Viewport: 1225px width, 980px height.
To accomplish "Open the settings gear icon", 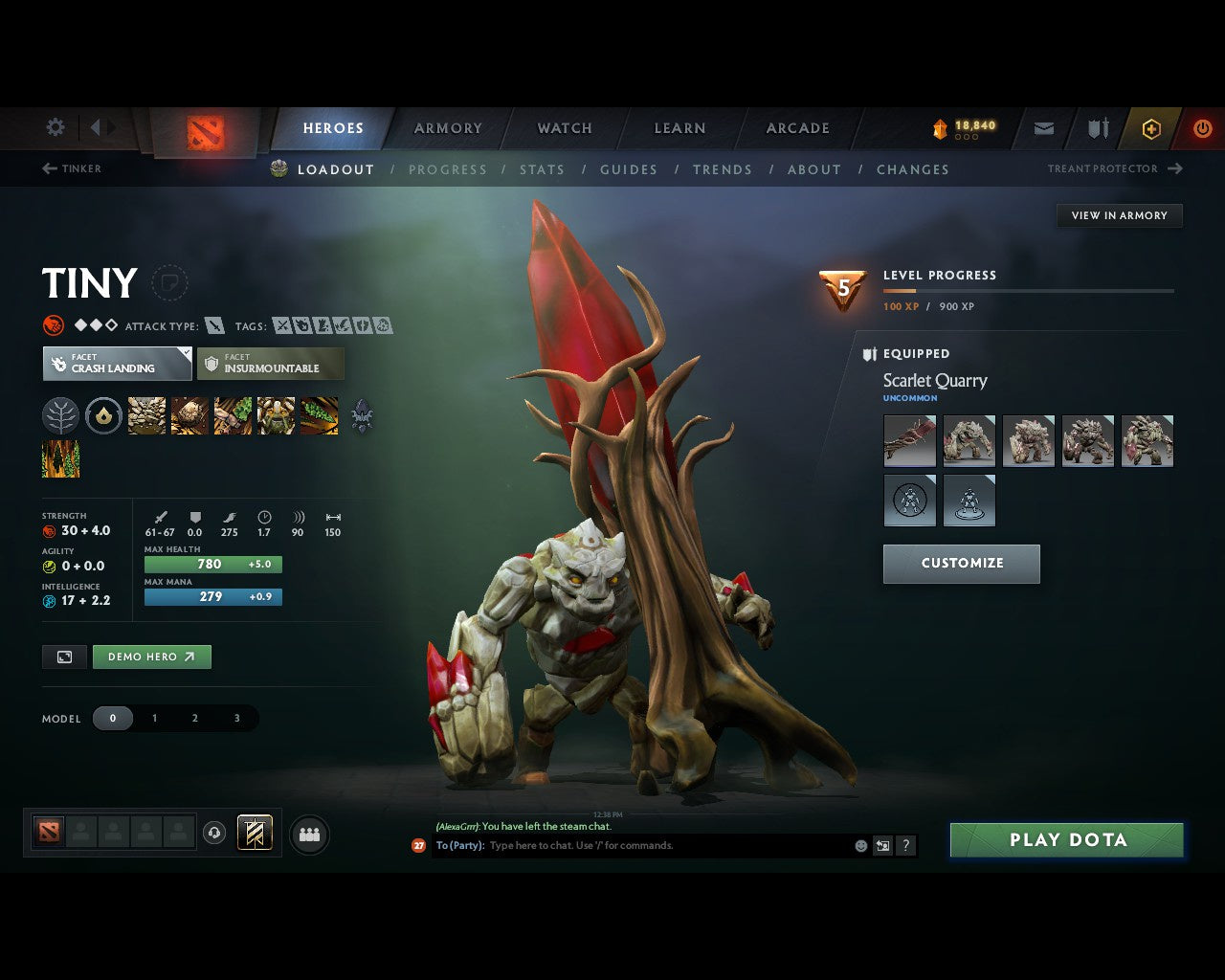I will 55,127.
